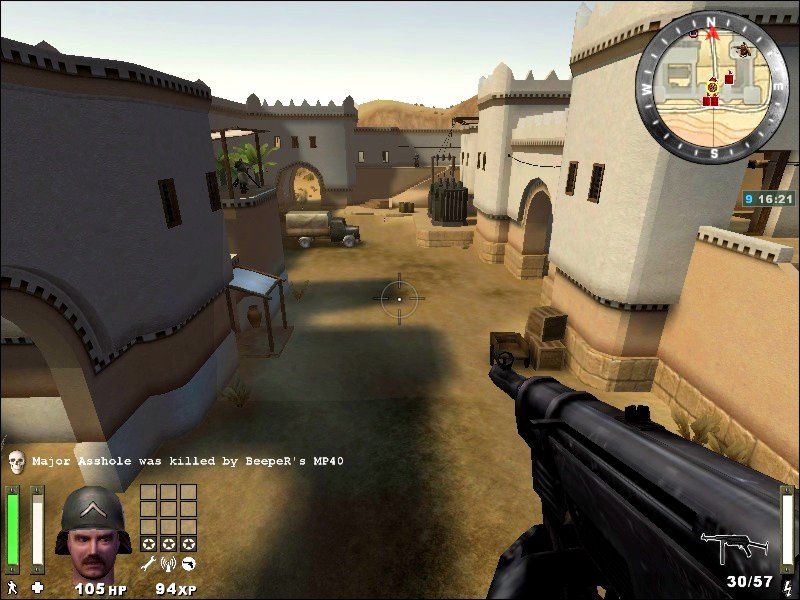Click the wrench engineering skill icon
The height and width of the screenshot is (600, 800).
(x=149, y=566)
